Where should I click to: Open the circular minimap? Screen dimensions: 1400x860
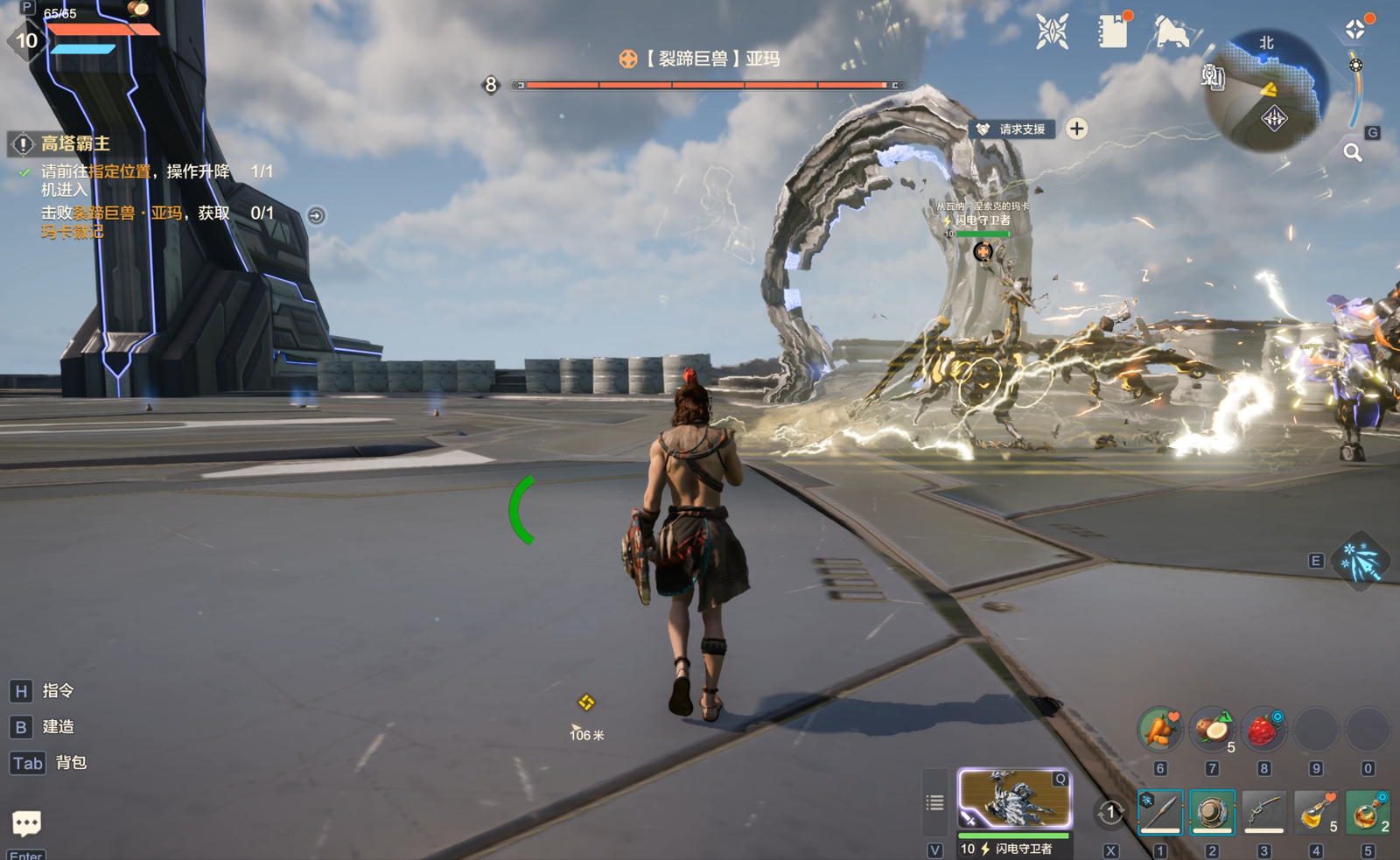point(1269,90)
